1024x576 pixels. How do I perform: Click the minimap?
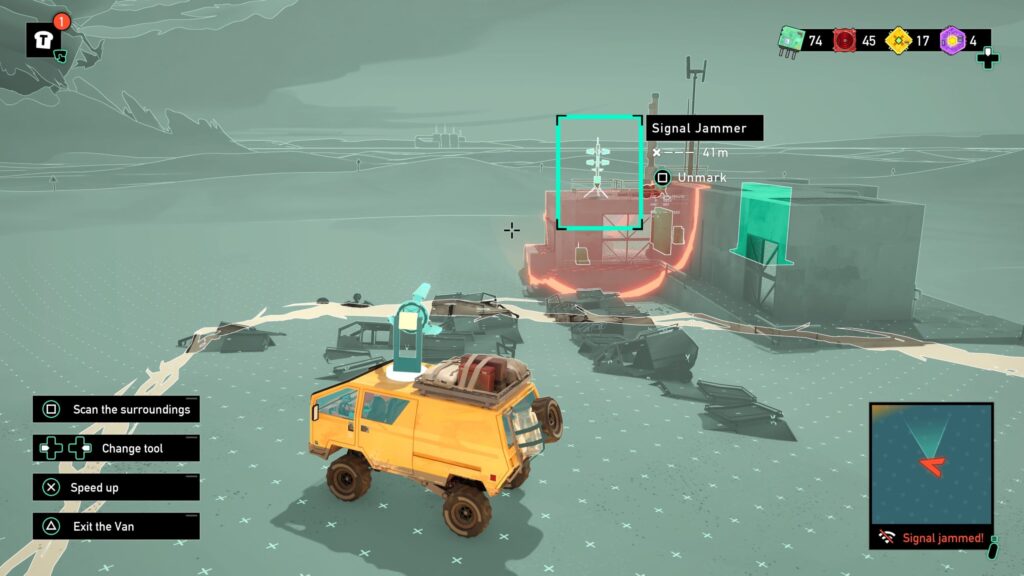[x=931, y=463]
